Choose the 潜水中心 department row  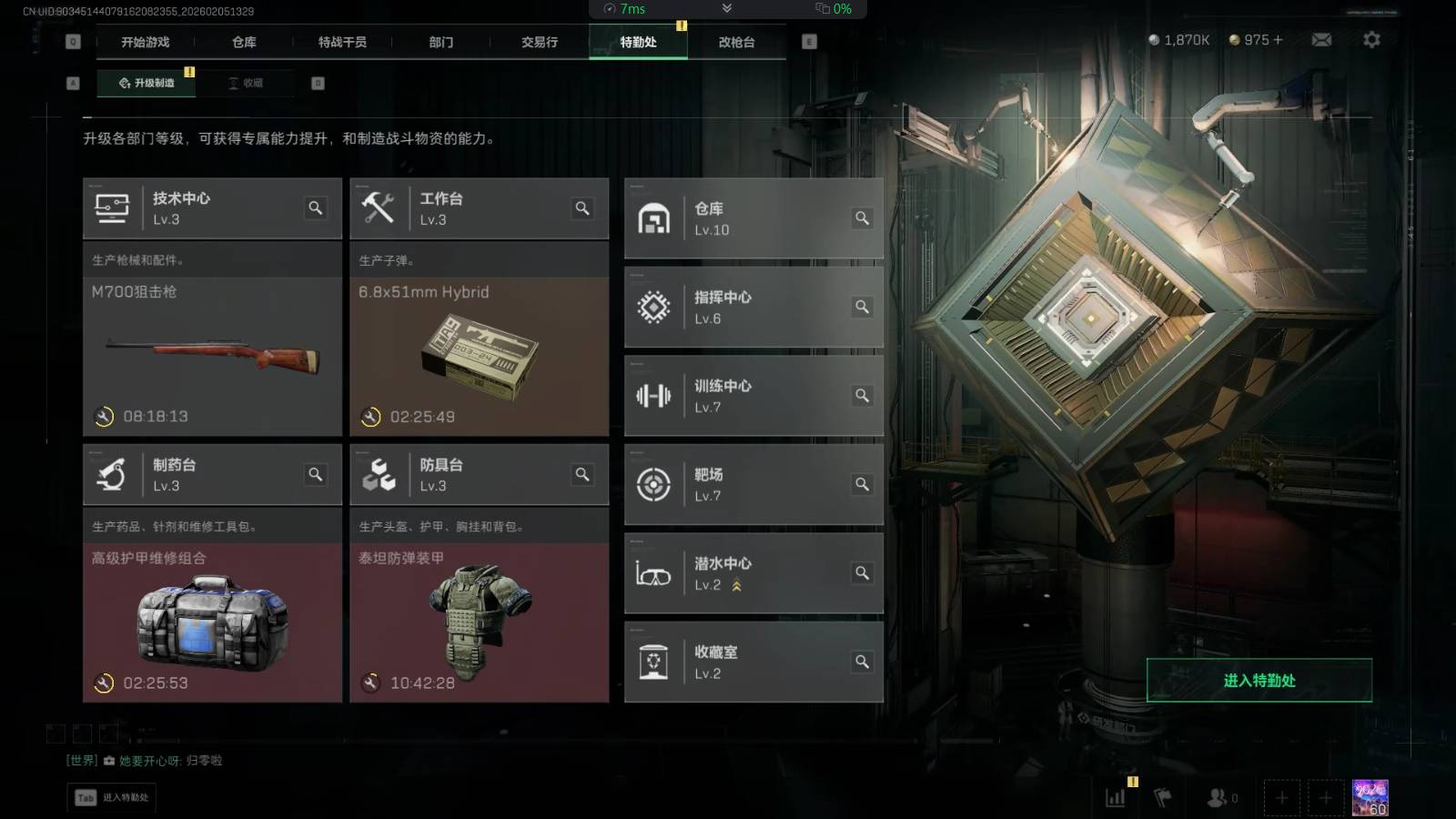tap(753, 573)
